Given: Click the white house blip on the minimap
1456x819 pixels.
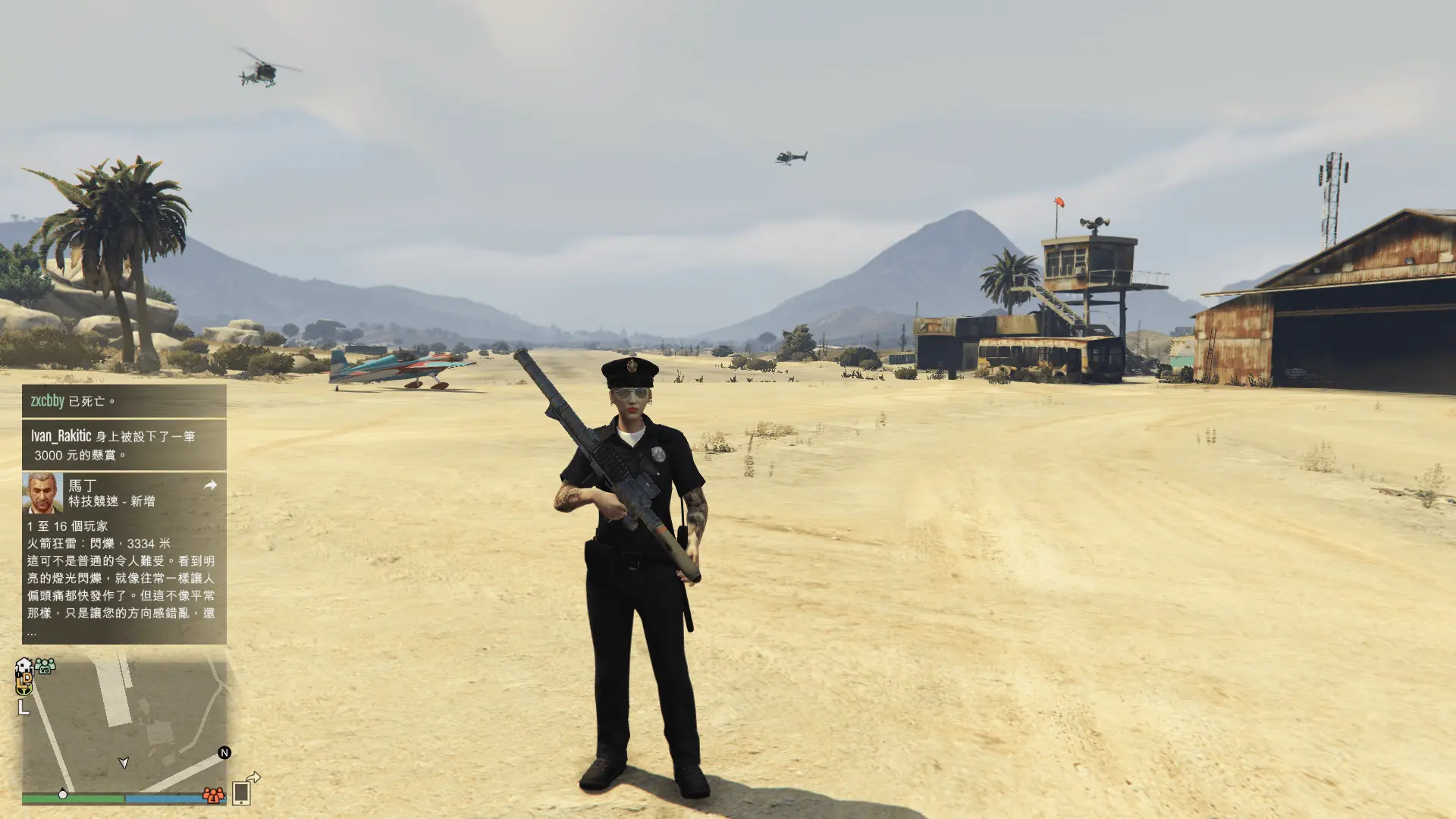Looking at the screenshot, I should (x=24, y=666).
